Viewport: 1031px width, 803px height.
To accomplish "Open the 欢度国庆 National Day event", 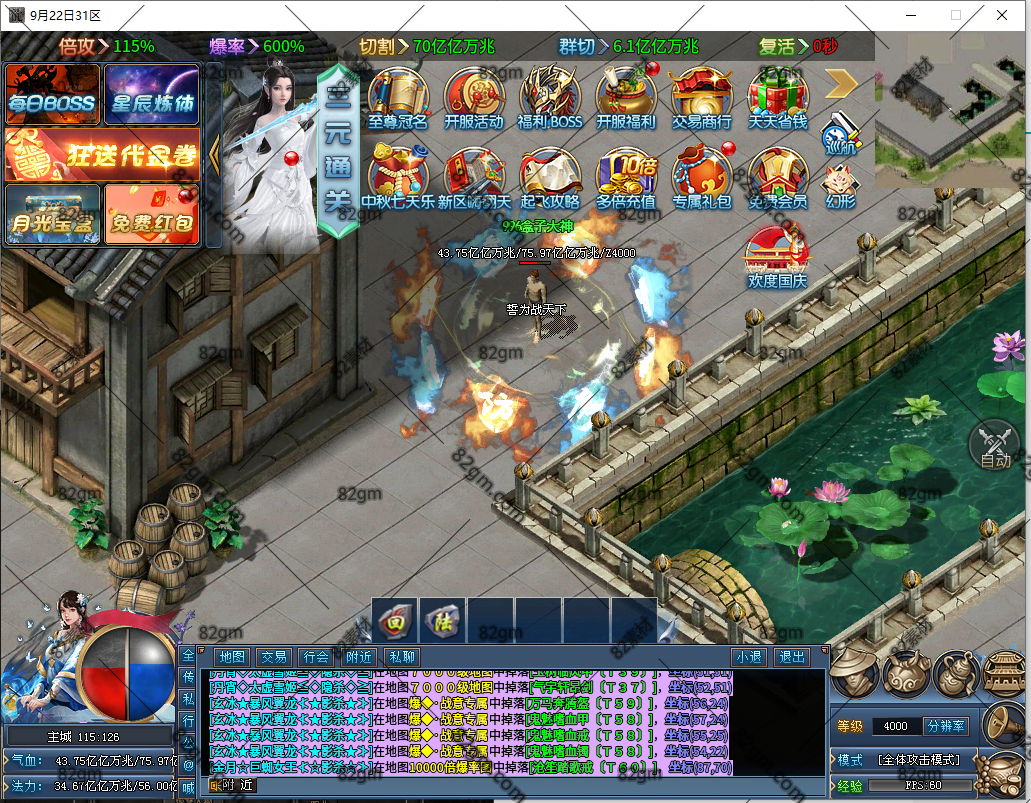I will coord(777,257).
